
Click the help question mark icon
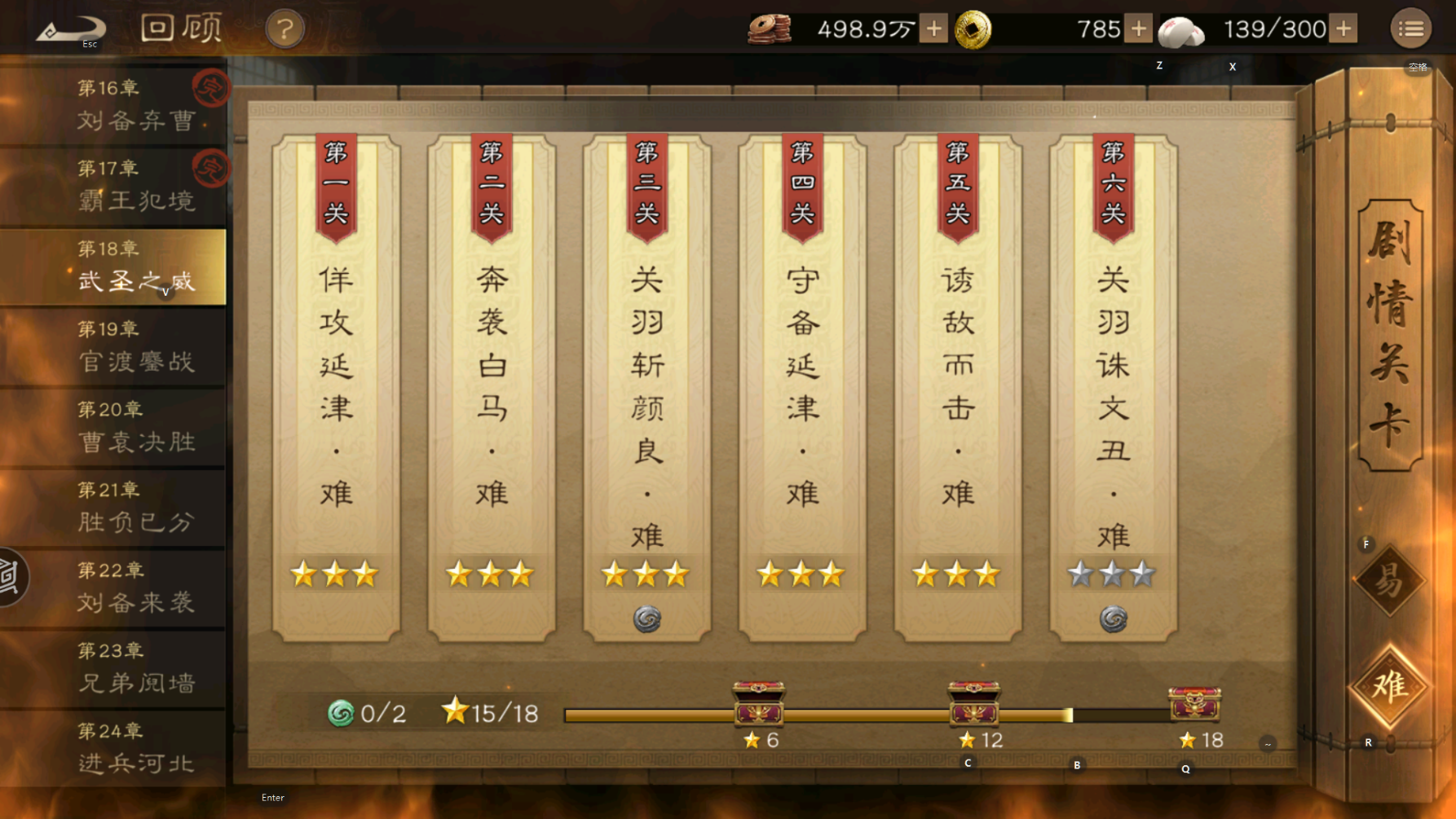pyautogui.click(x=284, y=27)
